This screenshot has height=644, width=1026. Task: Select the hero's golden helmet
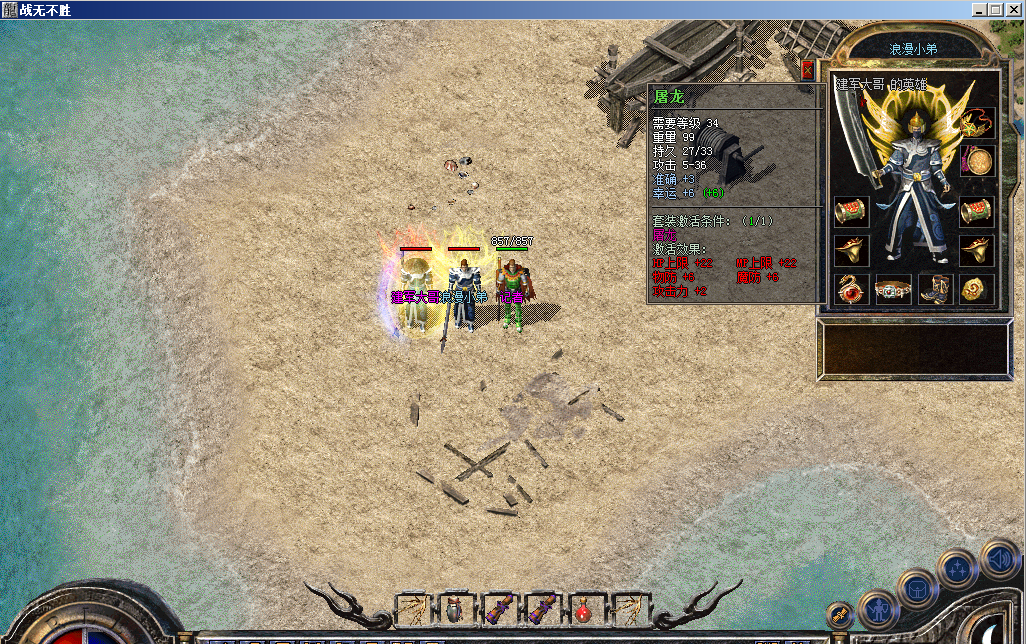(914, 125)
